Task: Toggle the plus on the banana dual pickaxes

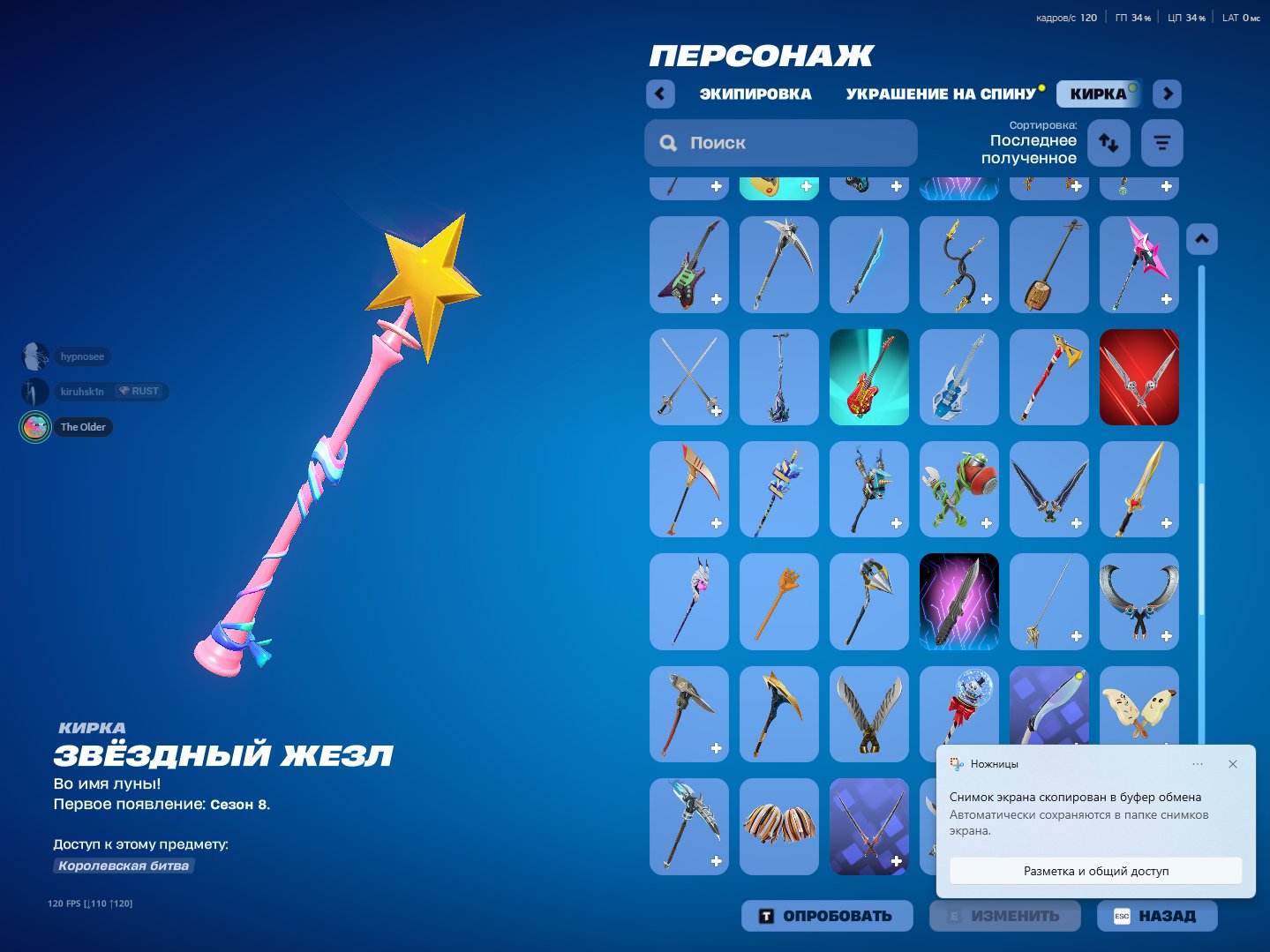Action: [1166, 747]
